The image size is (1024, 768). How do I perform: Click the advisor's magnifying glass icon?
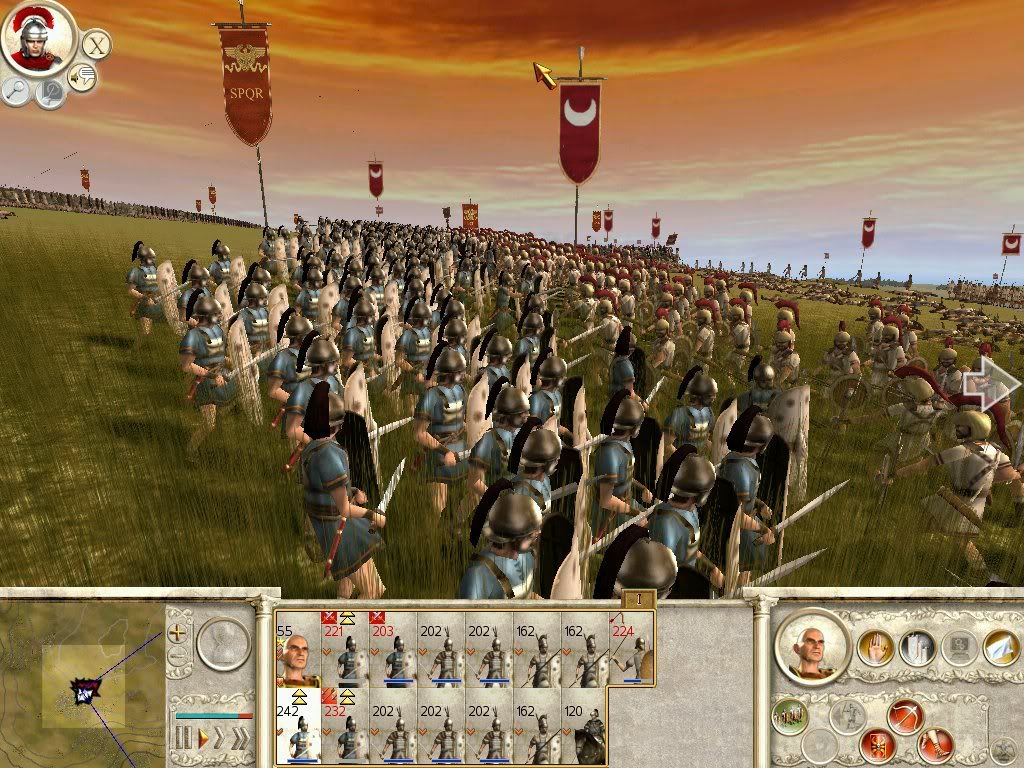[17, 91]
